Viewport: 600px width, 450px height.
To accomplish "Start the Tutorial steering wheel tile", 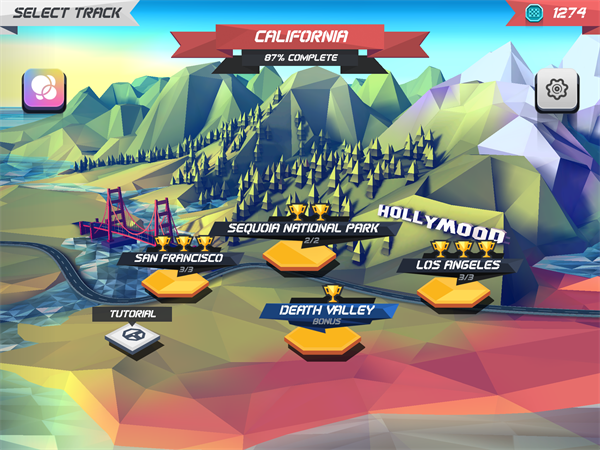I will pyautogui.click(x=131, y=339).
